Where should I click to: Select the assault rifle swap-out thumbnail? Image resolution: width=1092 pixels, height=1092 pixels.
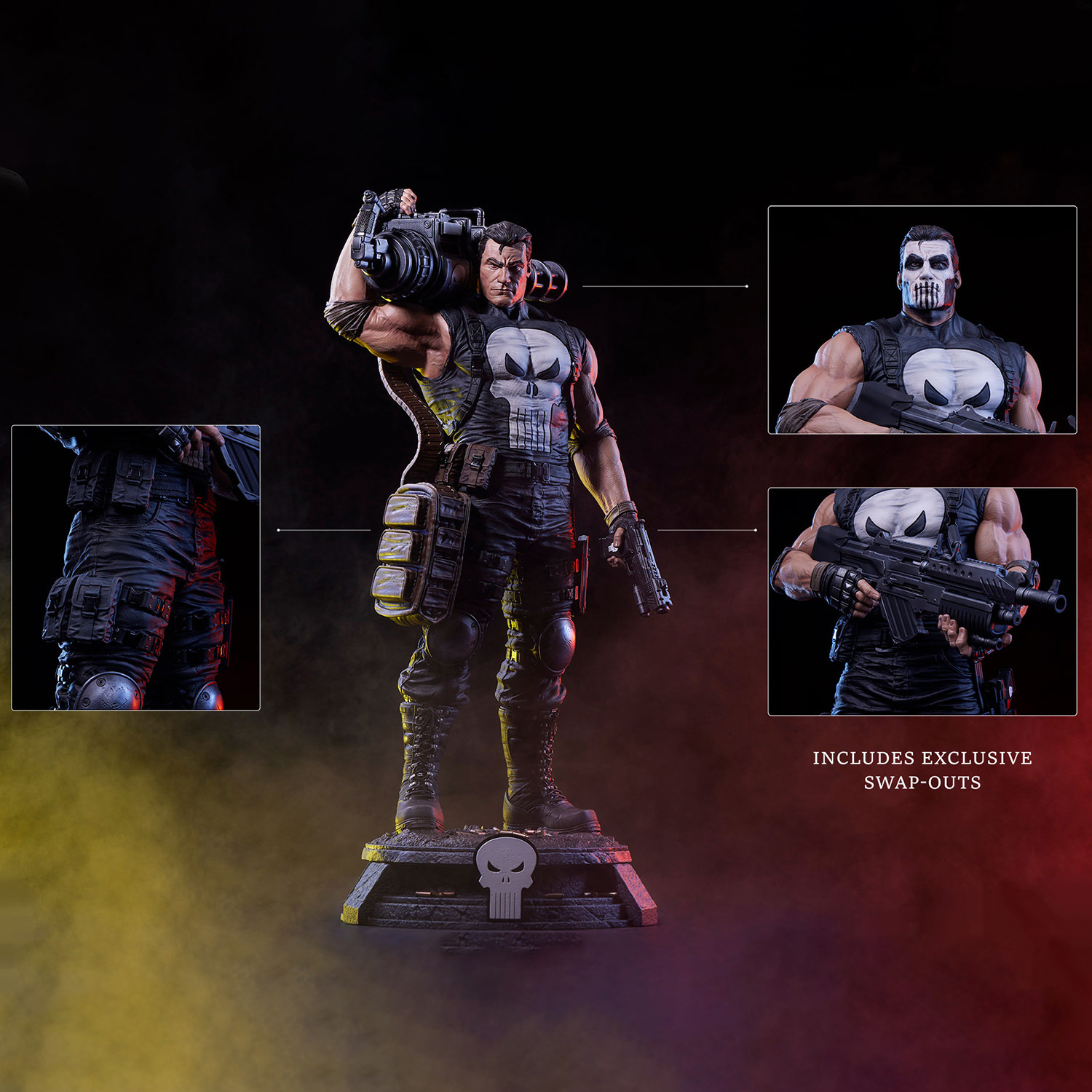click(922, 601)
